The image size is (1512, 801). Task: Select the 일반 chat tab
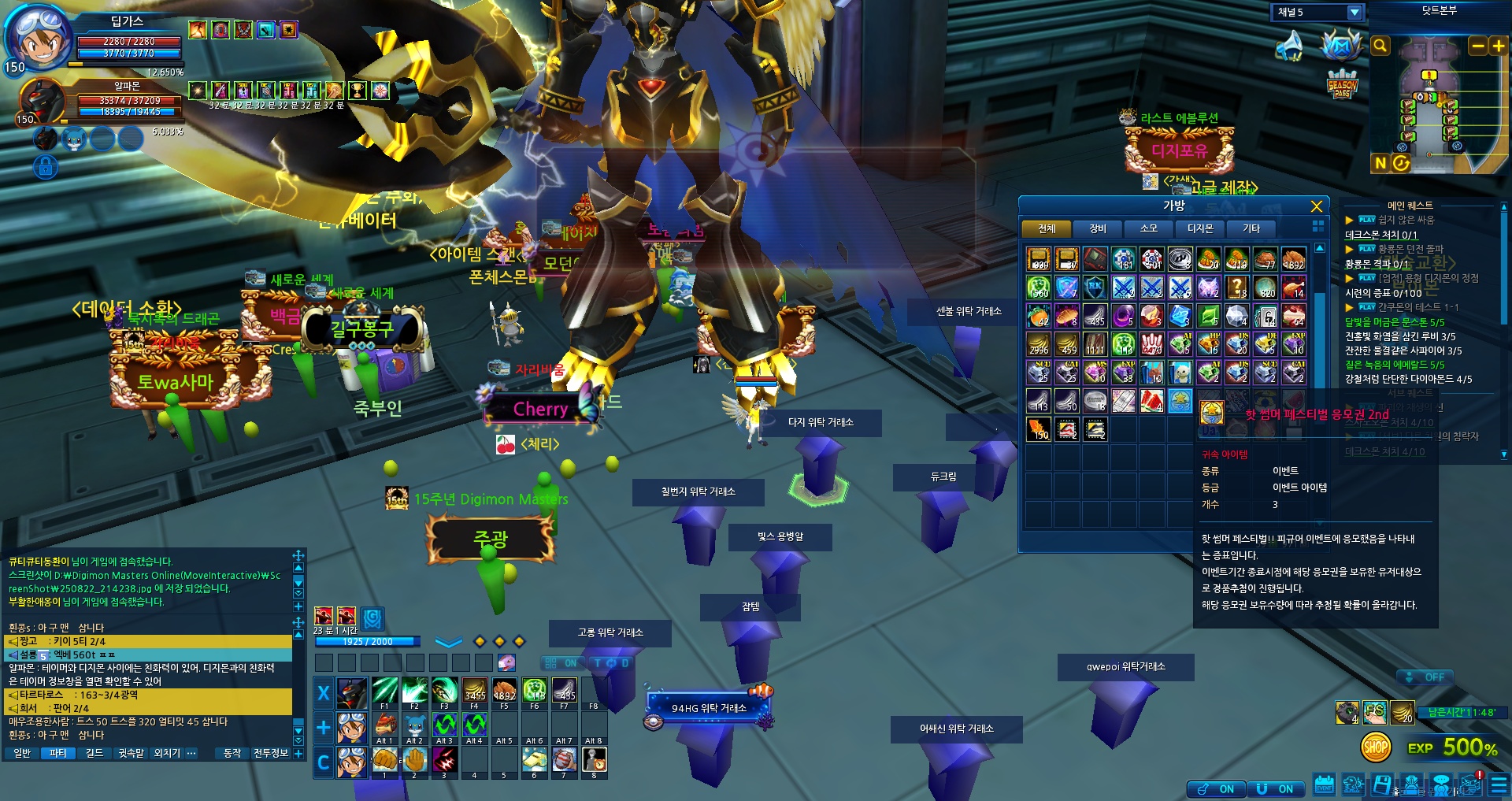point(22,753)
